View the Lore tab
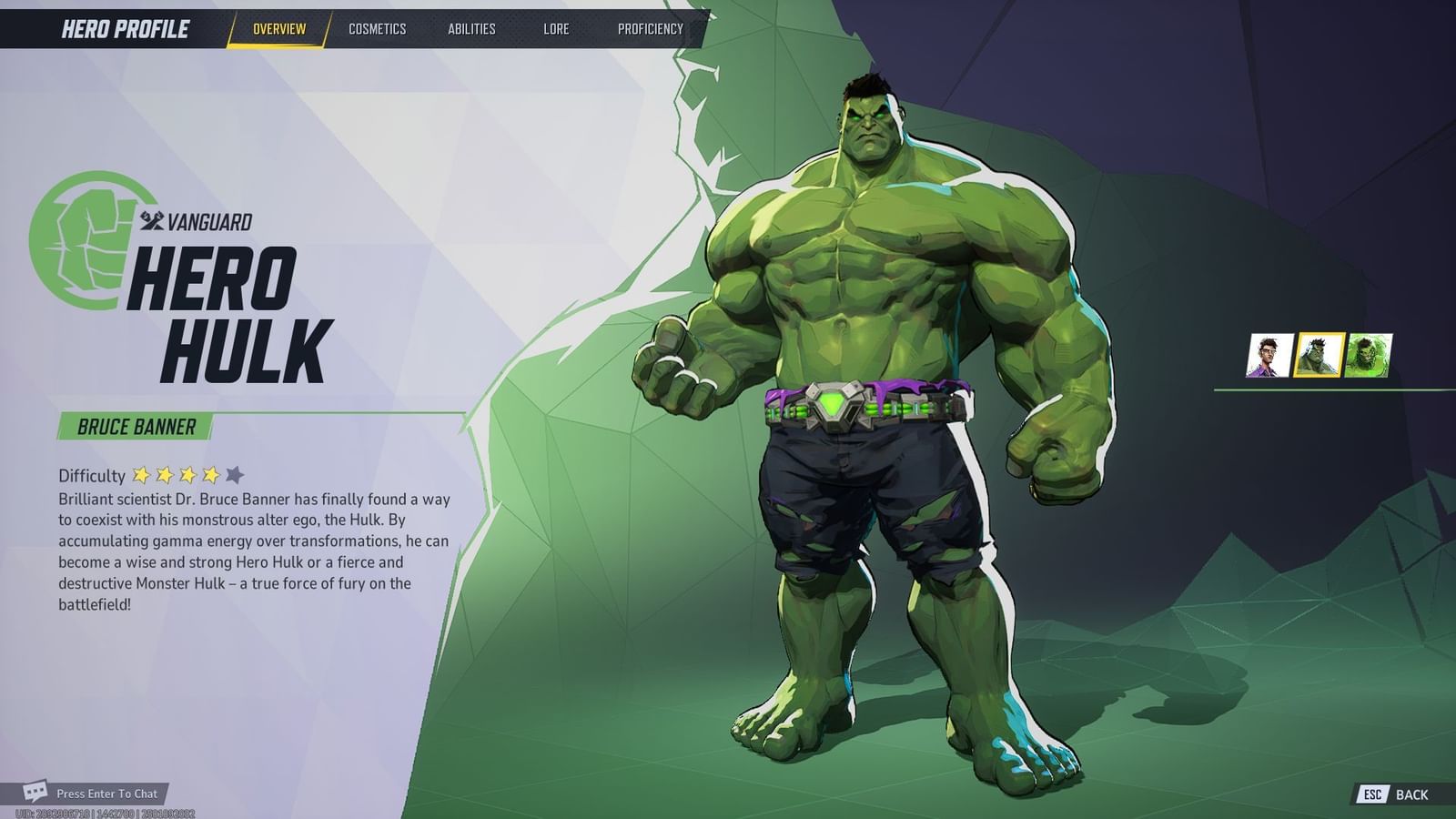Screen dimensions: 1456x819 556,28
